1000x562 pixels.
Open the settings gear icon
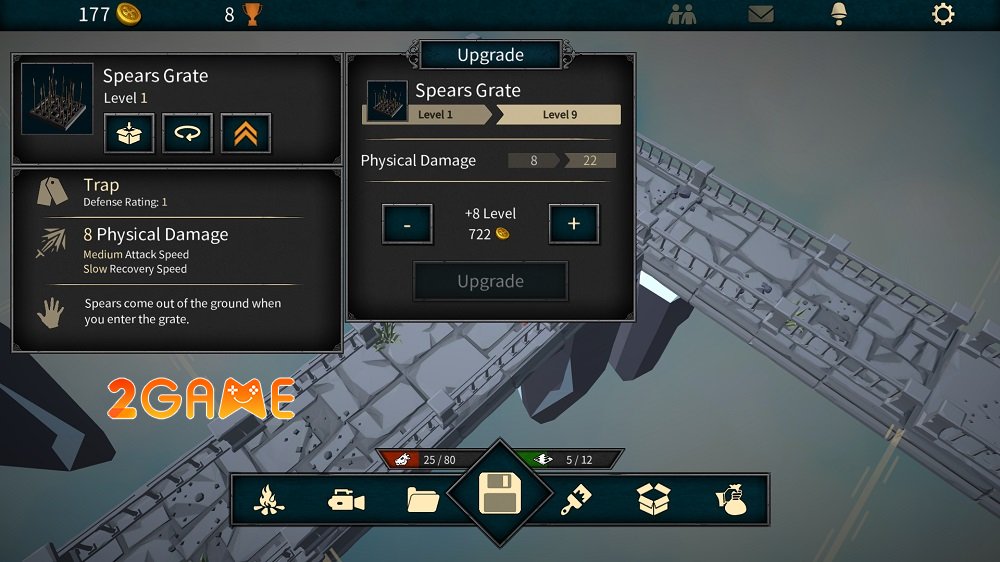942,14
